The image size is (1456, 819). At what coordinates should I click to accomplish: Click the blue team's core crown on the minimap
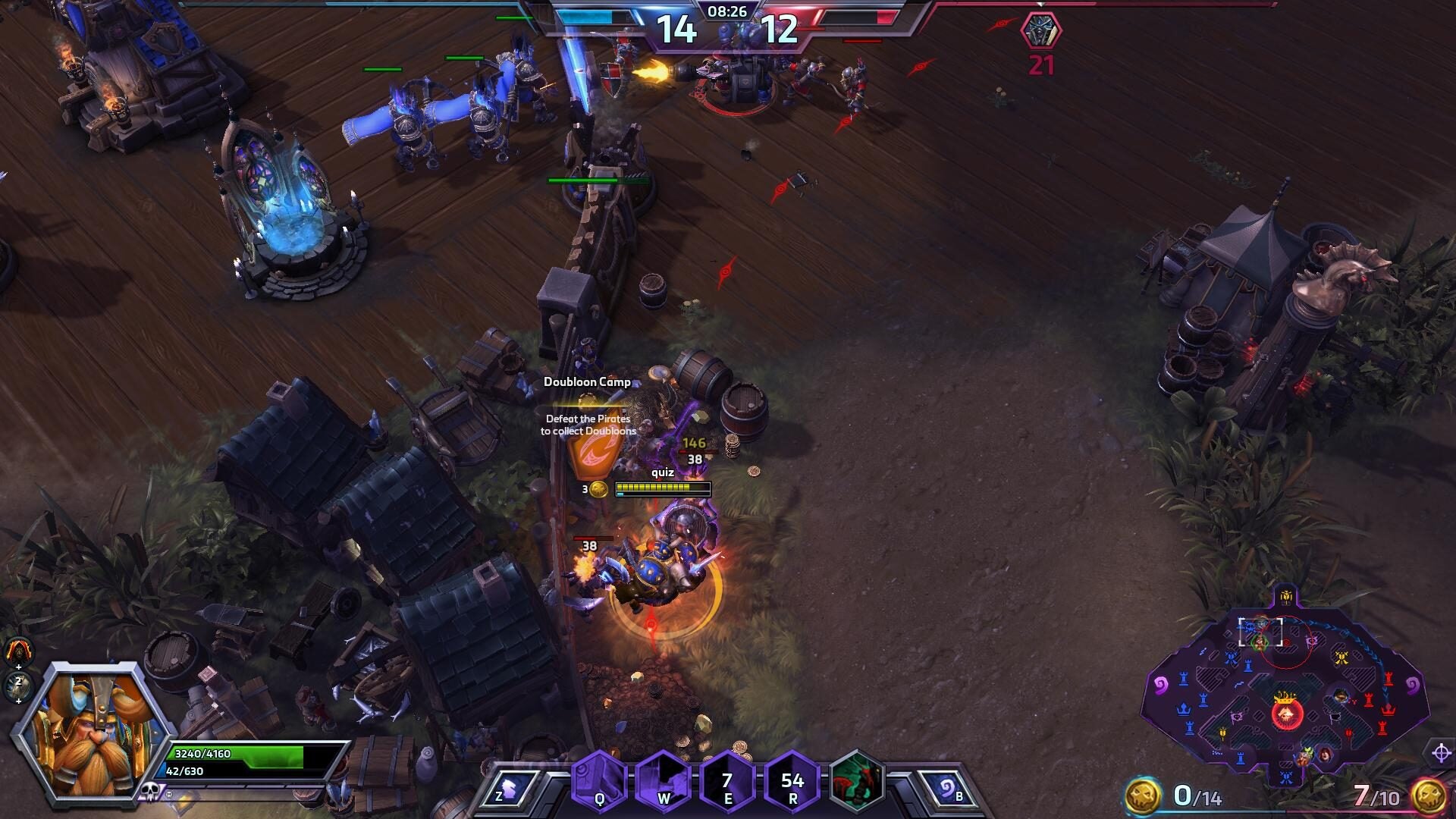click(x=1183, y=709)
